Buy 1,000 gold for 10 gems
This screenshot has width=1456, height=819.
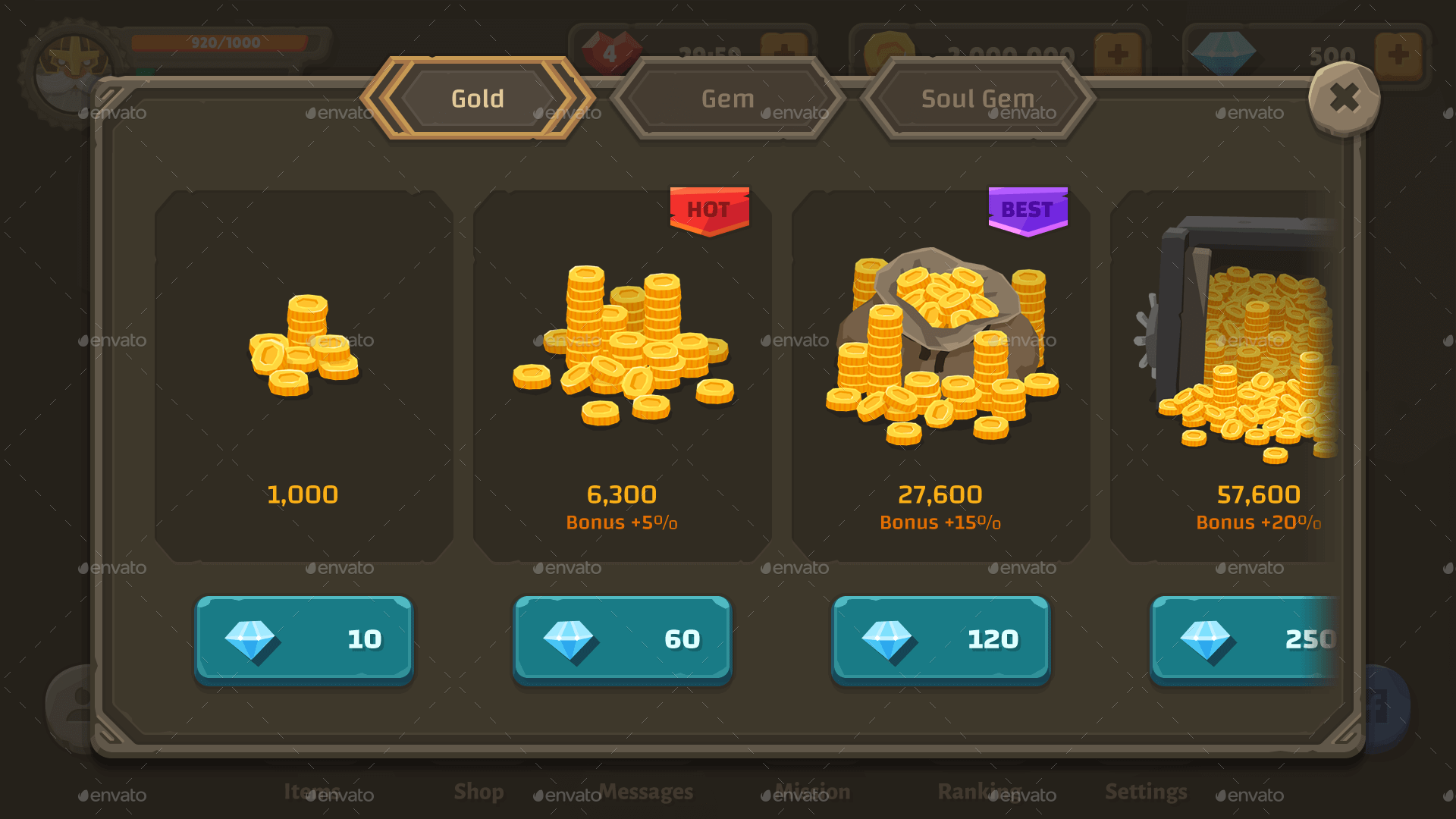tap(303, 639)
